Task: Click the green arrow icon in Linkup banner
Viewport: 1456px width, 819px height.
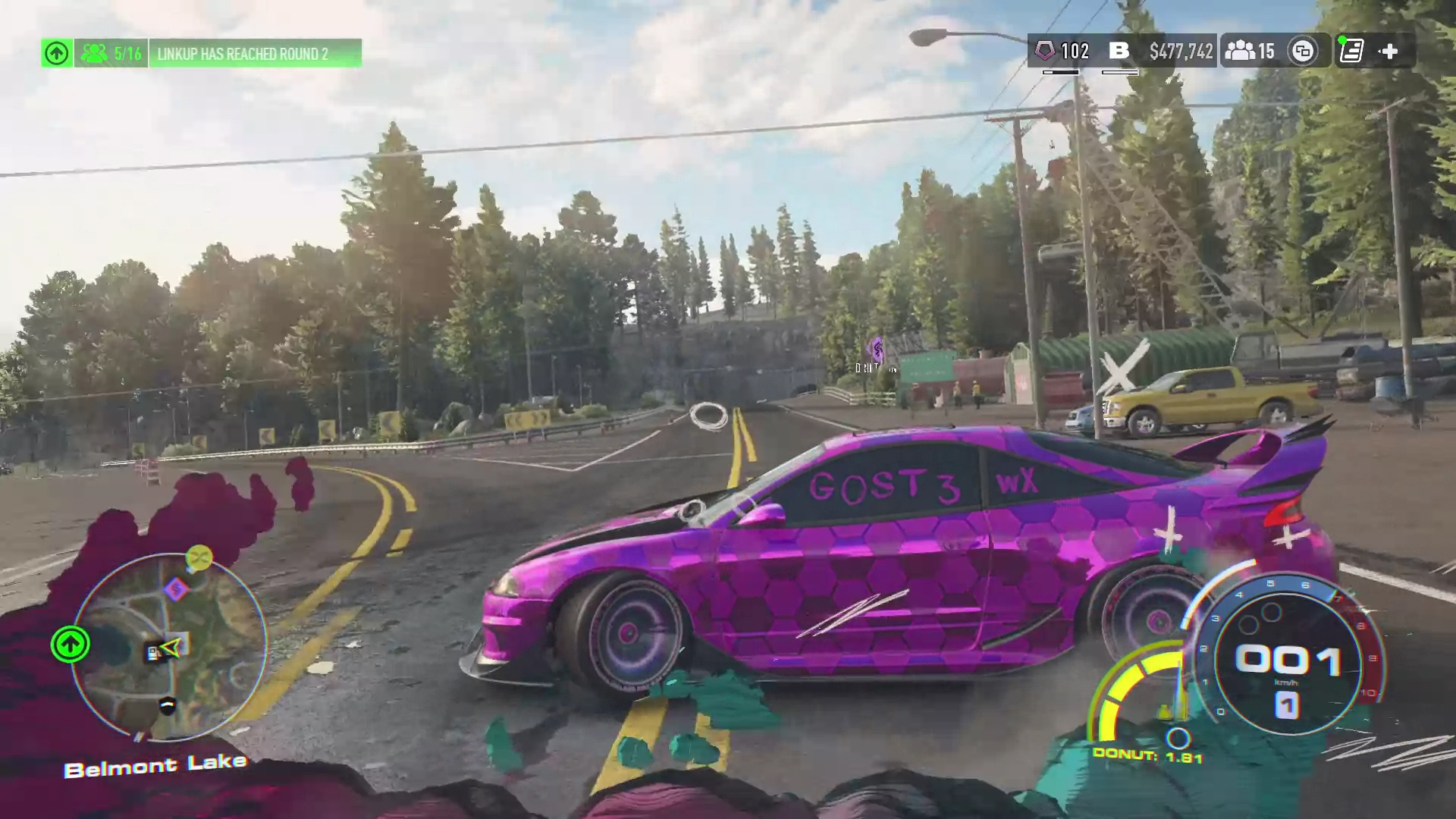Action: pos(57,54)
